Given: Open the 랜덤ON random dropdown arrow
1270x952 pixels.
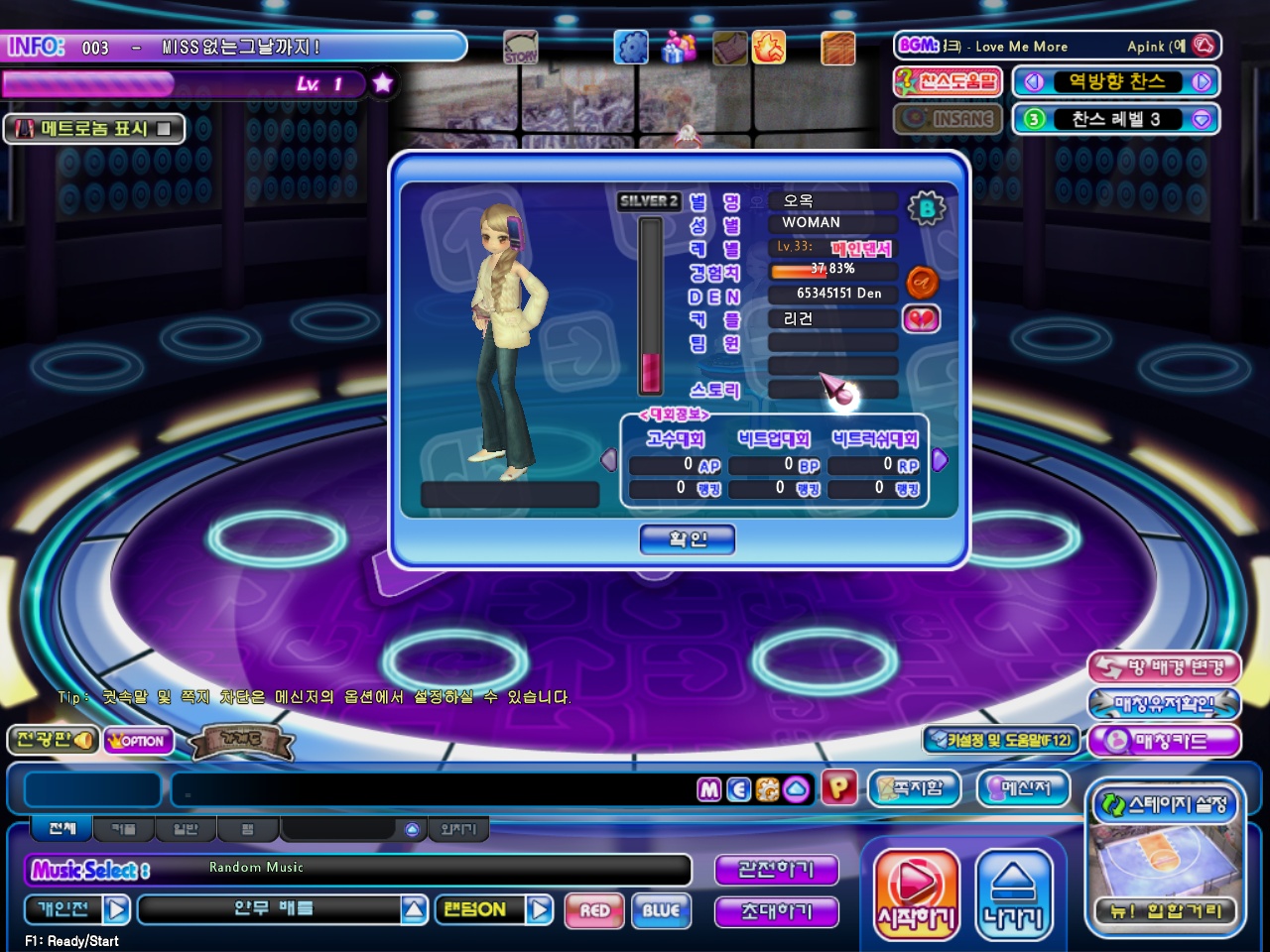Looking at the screenshot, I should click(x=540, y=909).
